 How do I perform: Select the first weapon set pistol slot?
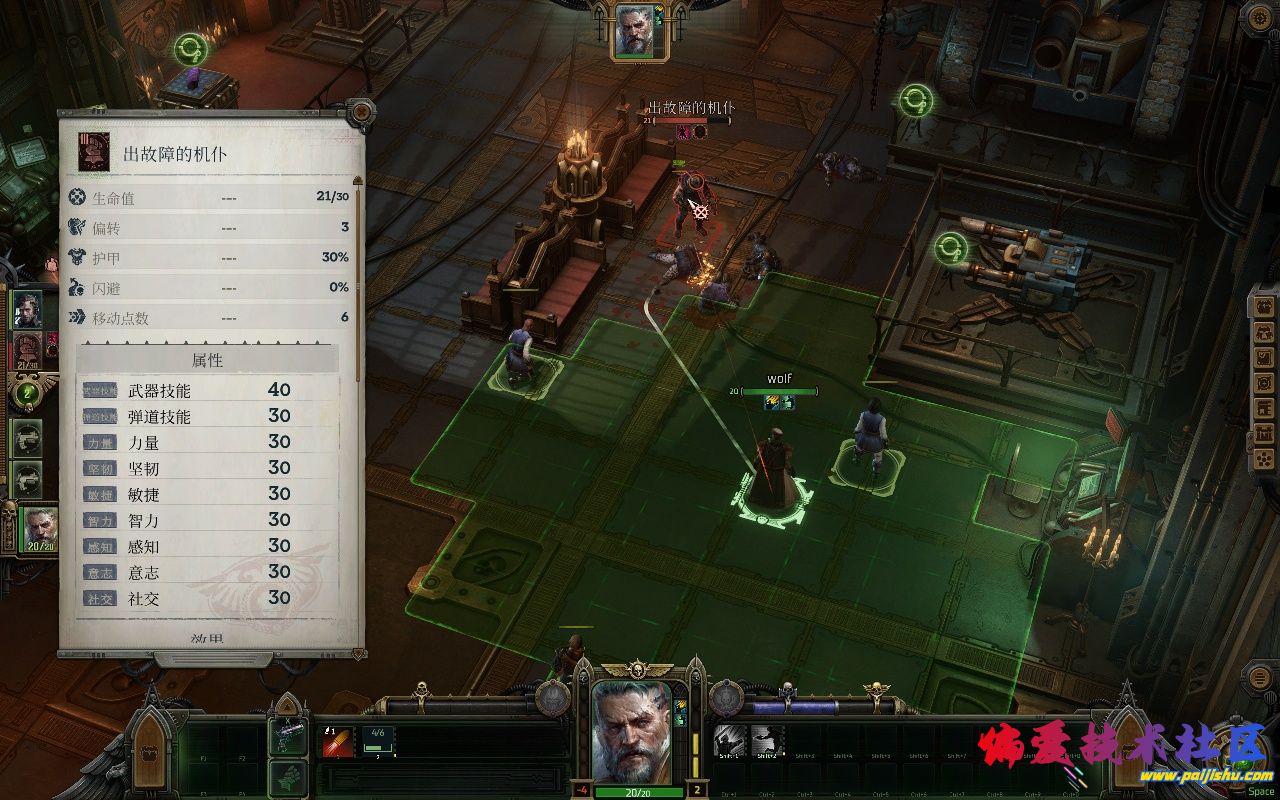[x=287, y=737]
